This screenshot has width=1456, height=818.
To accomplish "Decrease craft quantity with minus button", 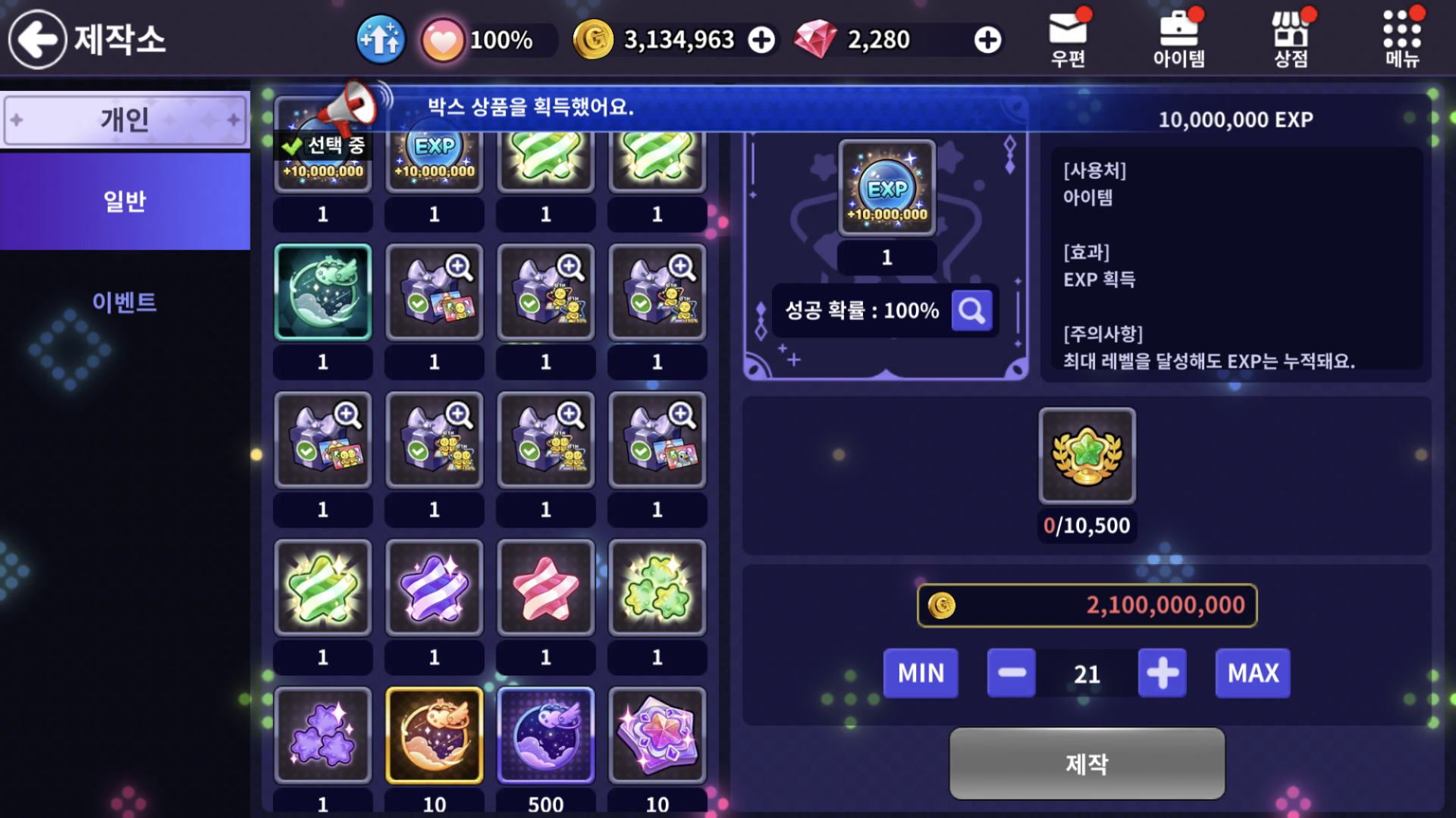I will [1011, 672].
